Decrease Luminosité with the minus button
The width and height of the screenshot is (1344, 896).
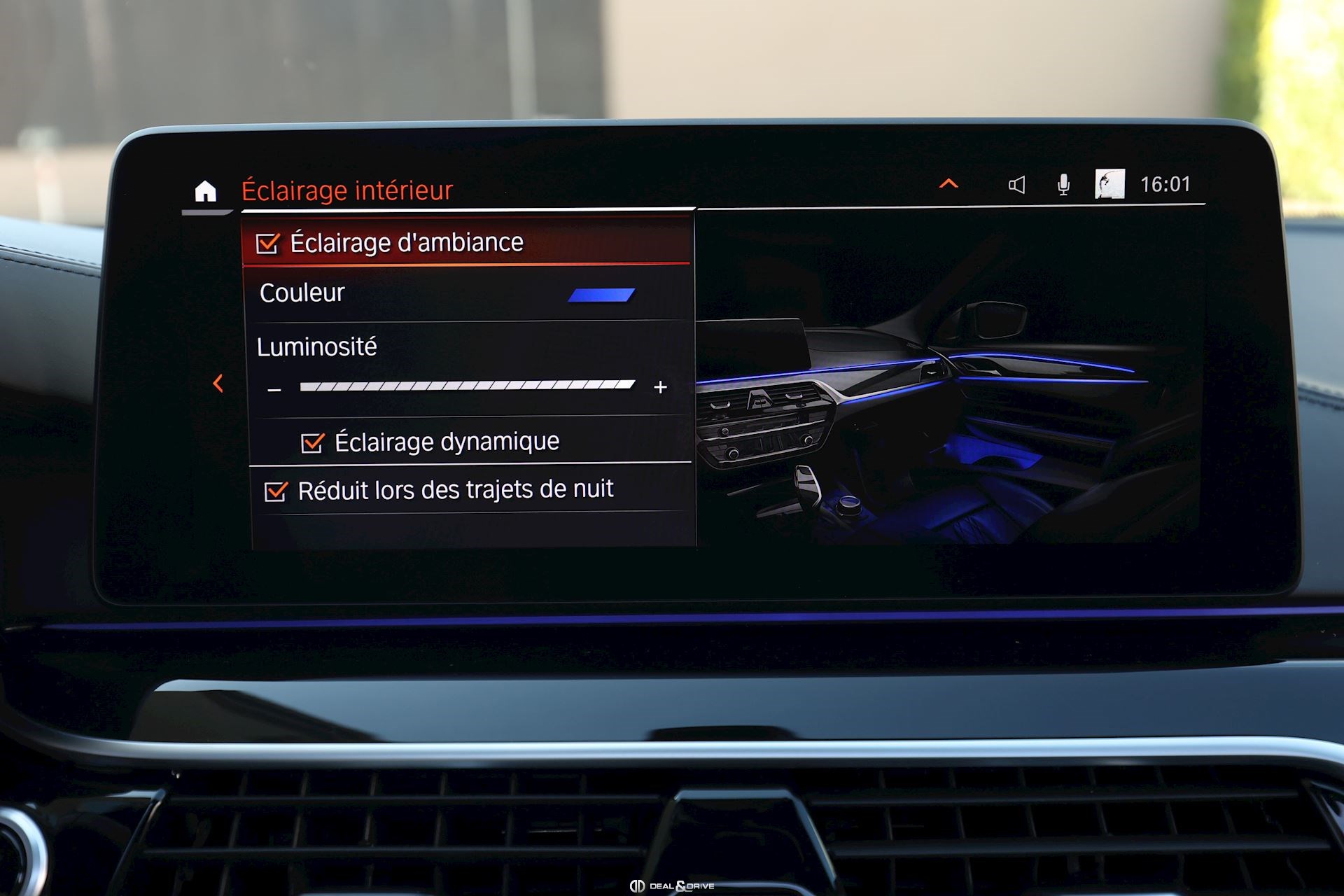coord(274,389)
